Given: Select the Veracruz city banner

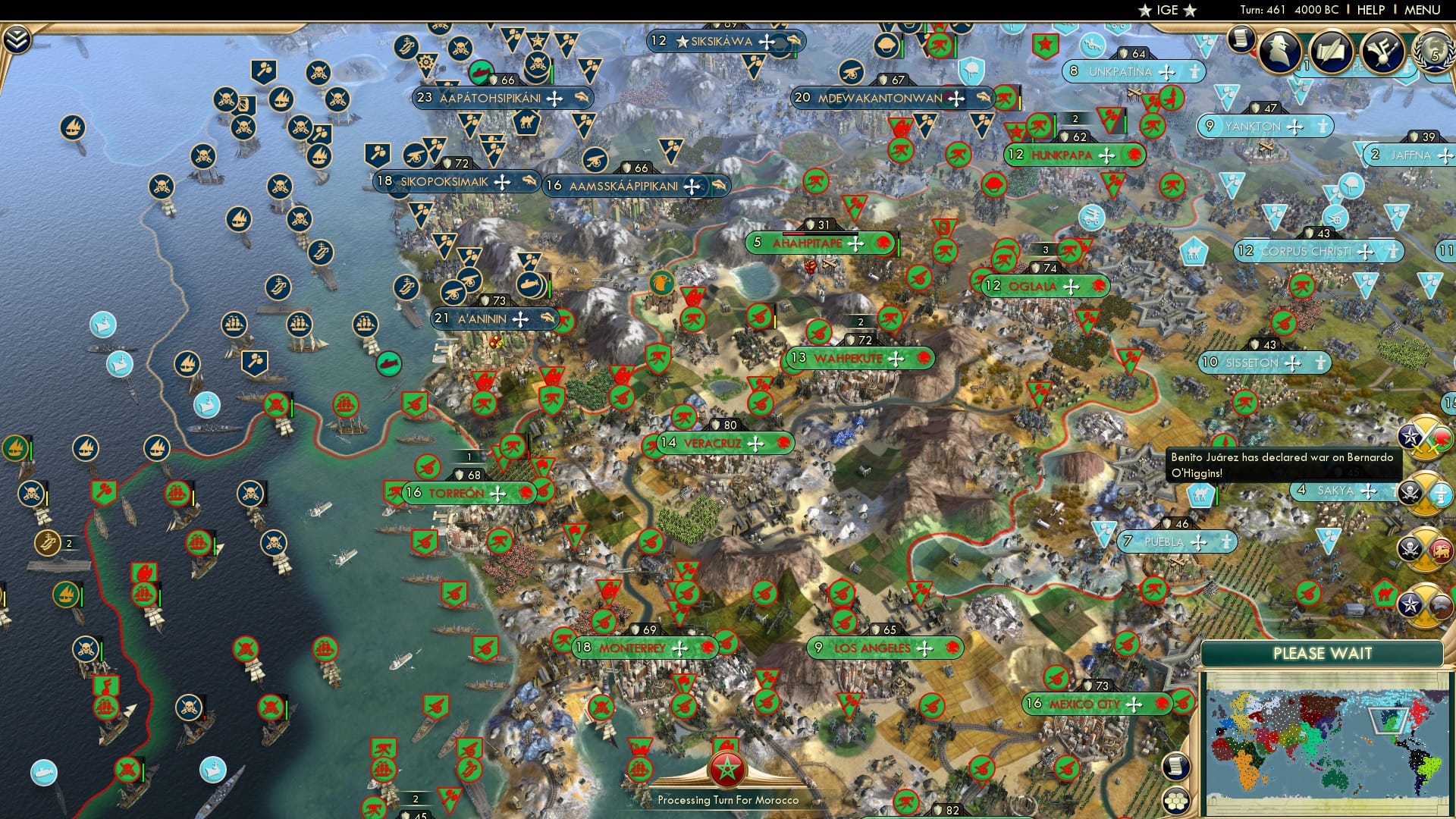Looking at the screenshot, I should coord(713,444).
